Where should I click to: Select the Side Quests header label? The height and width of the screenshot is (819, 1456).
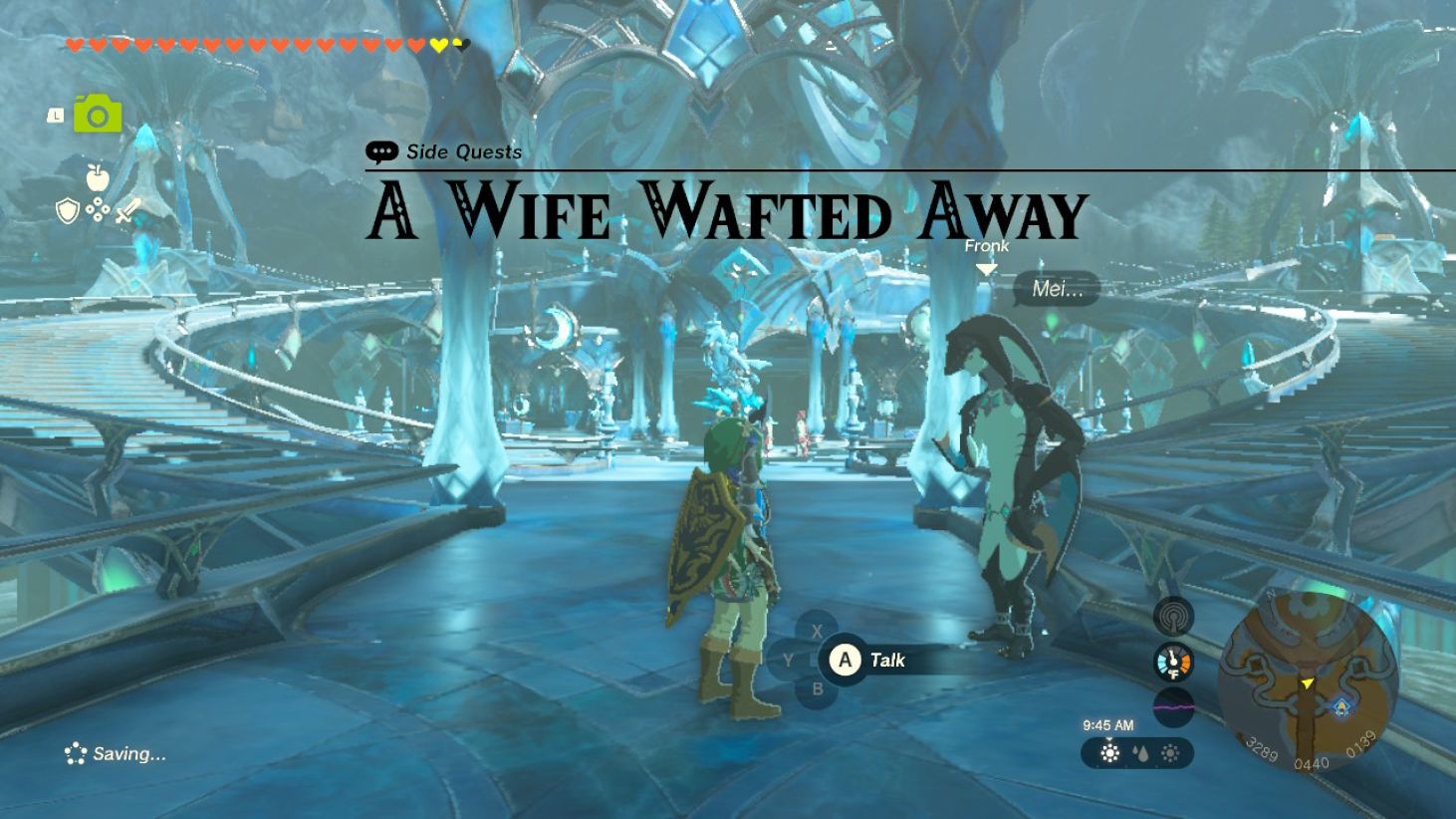click(462, 152)
